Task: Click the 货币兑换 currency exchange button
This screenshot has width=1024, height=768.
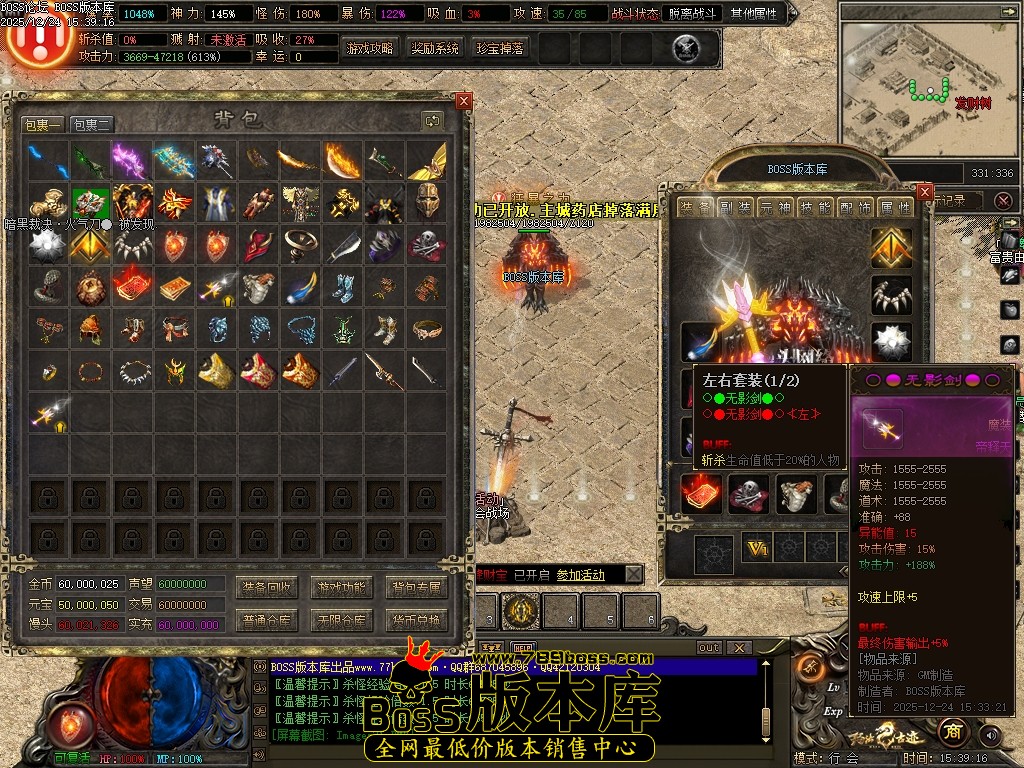Action: coord(415,620)
